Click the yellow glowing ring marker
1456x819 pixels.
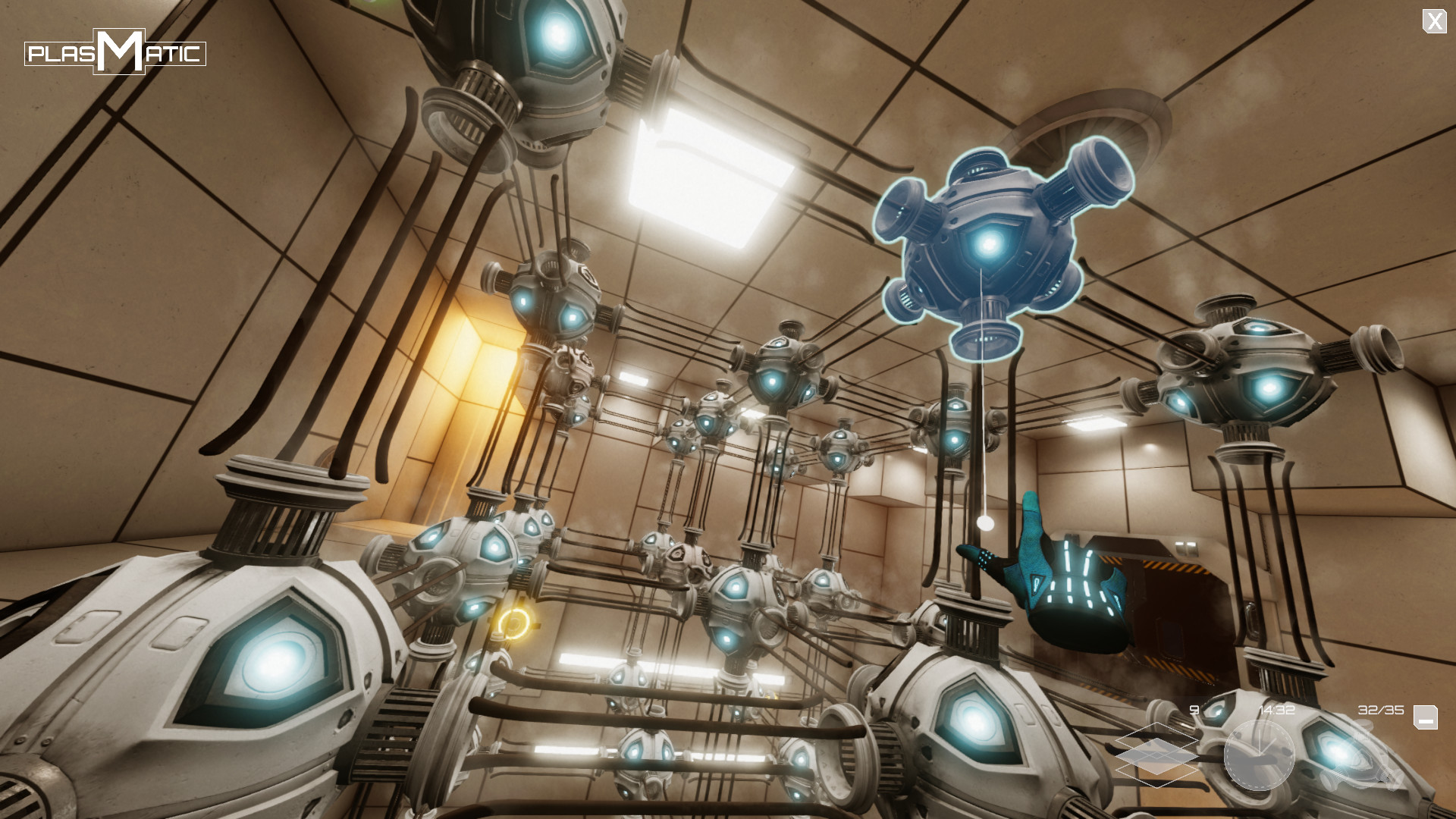[x=516, y=624]
